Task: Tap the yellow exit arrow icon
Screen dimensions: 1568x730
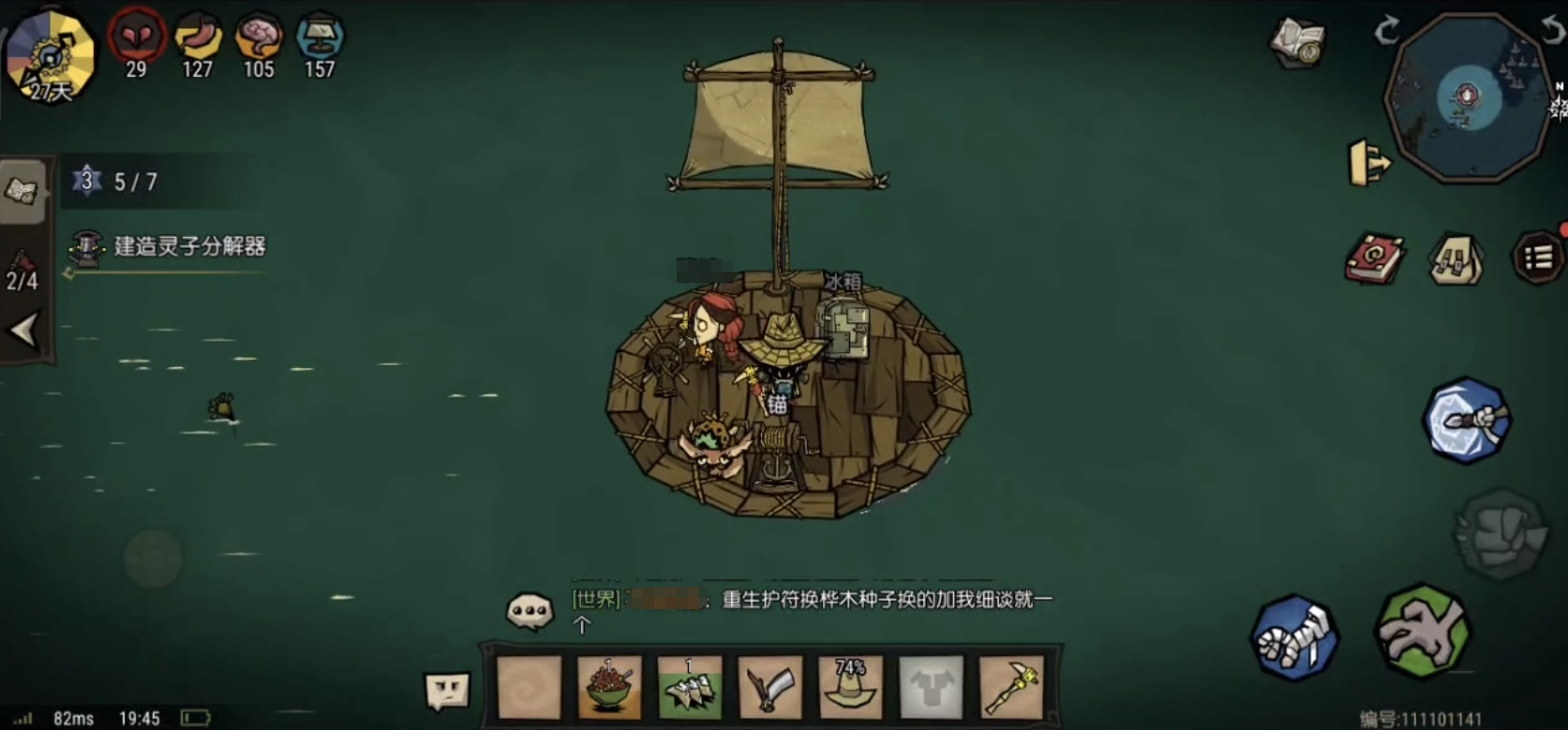Action: click(x=1368, y=163)
